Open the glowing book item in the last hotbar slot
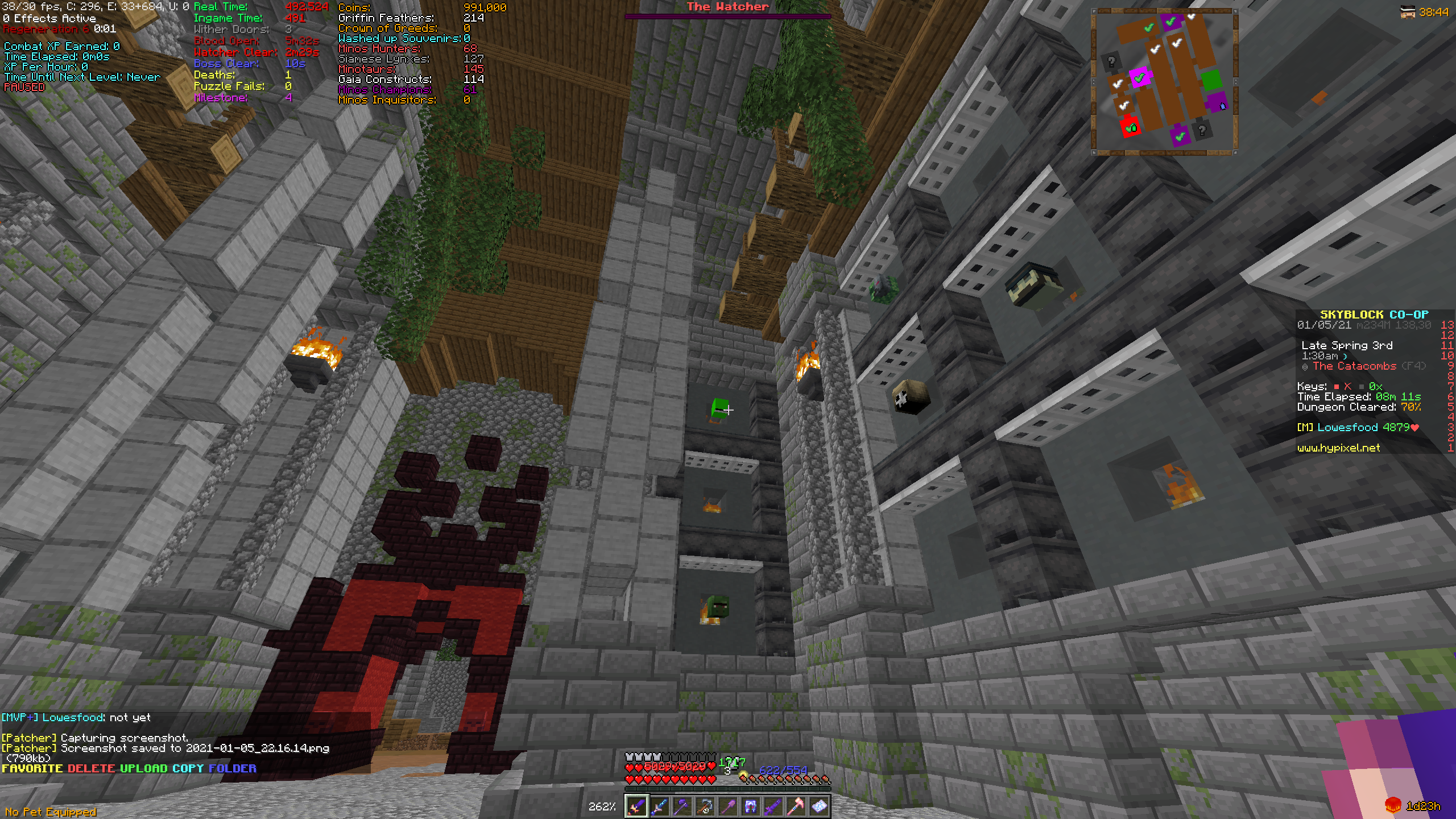Image resolution: width=1456 pixels, height=819 pixels. click(821, 805)
